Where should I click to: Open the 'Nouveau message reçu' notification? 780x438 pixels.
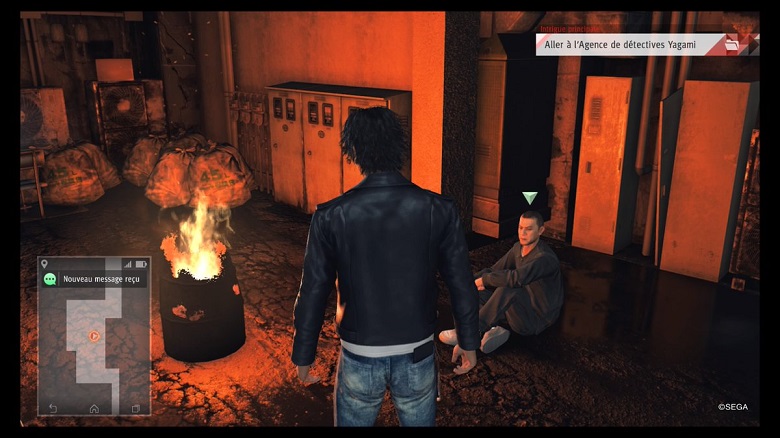(94, 279)
